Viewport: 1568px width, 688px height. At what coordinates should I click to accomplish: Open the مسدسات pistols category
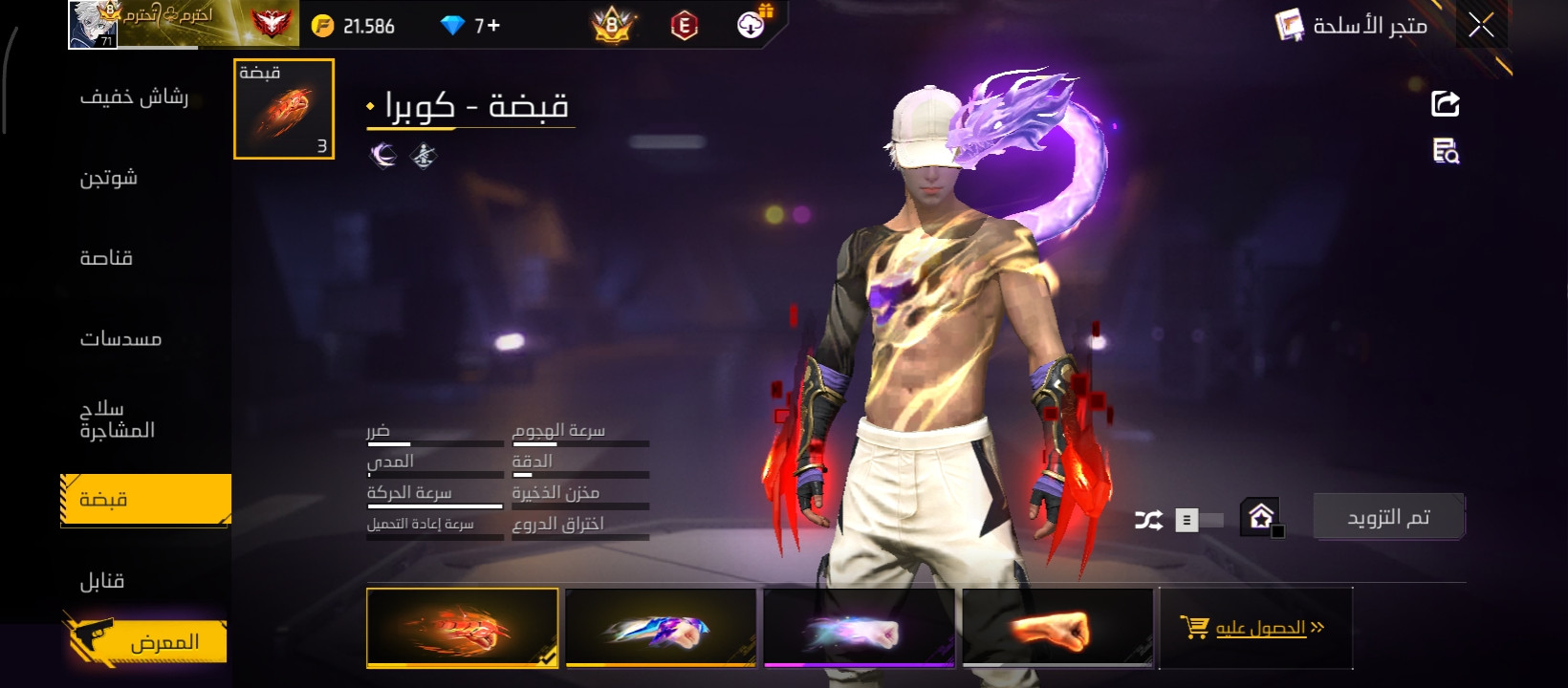pyautogui.click(x=120, y=338)
